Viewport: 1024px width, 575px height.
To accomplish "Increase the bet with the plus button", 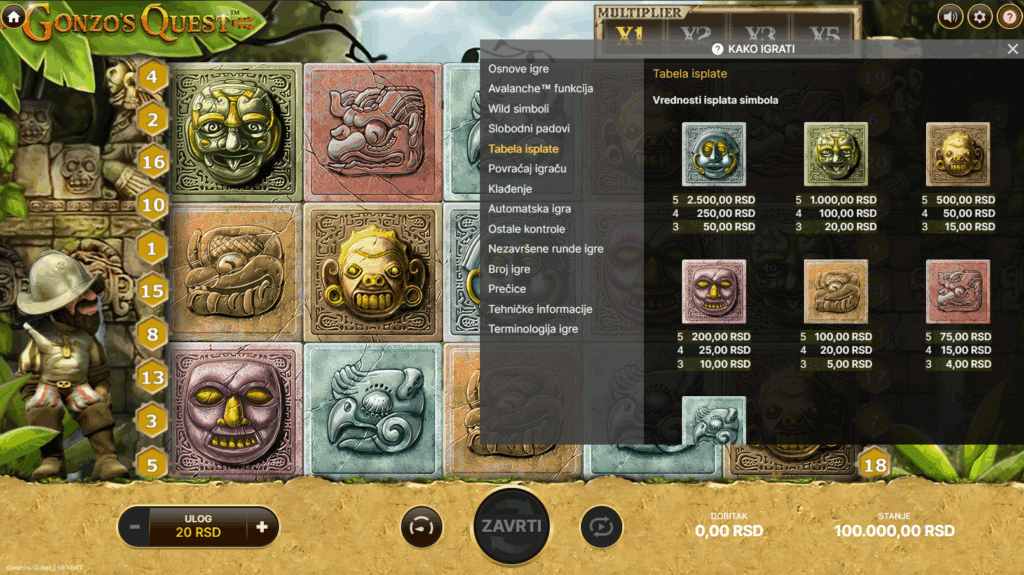I will 262,526.
